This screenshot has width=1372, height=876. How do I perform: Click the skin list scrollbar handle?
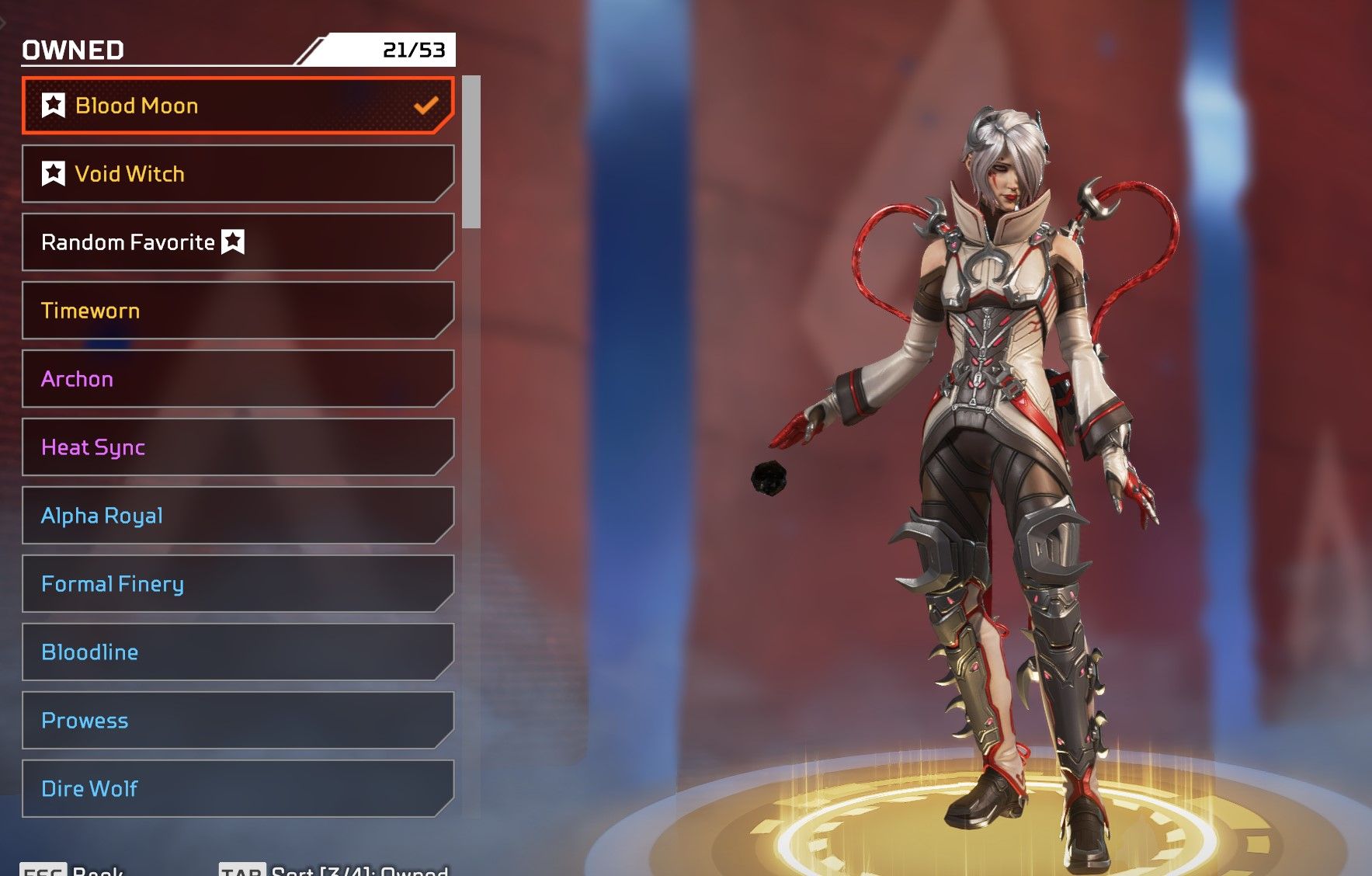point(471,152)
